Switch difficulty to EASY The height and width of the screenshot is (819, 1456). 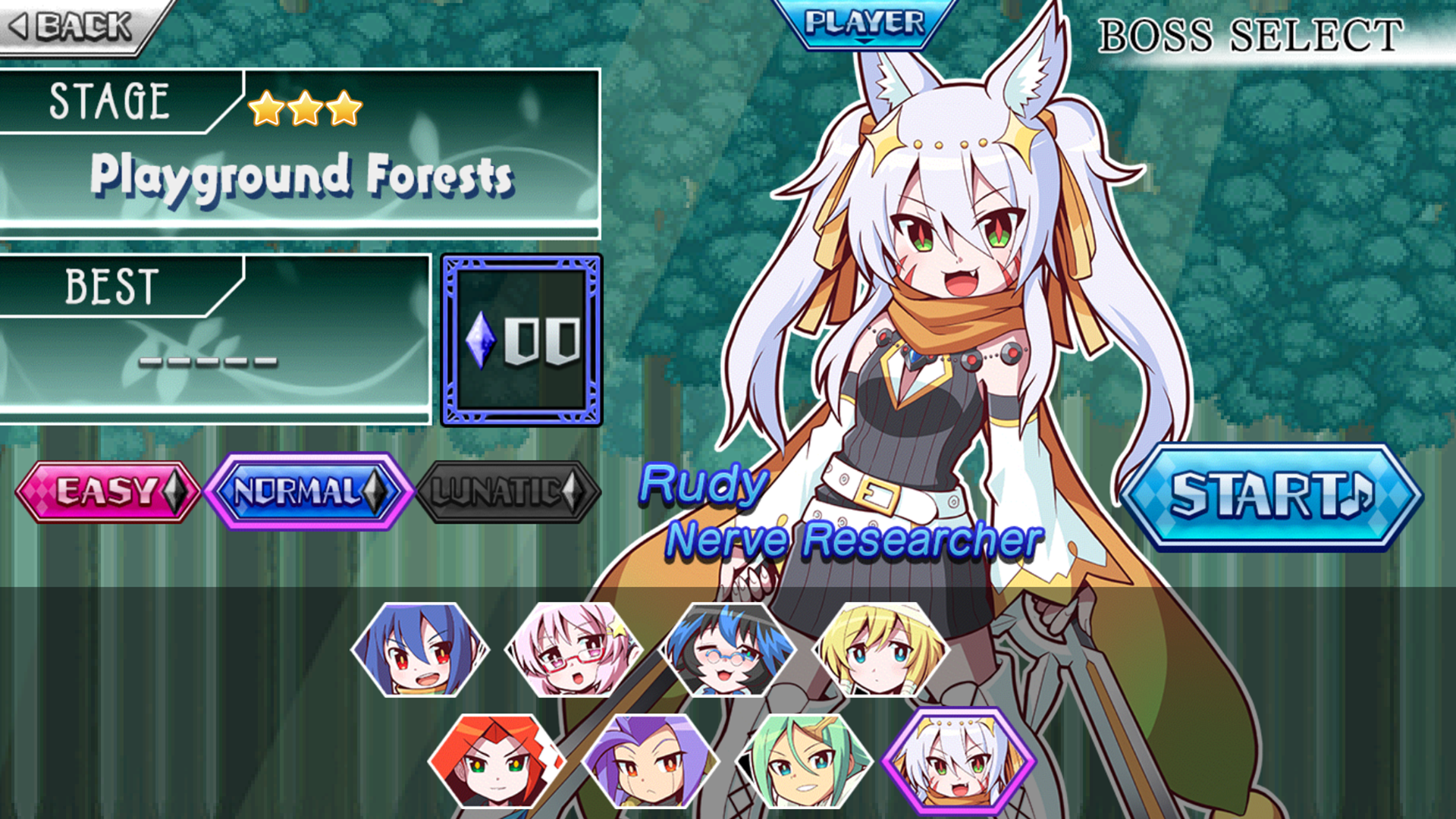click(x=106, y=490)
